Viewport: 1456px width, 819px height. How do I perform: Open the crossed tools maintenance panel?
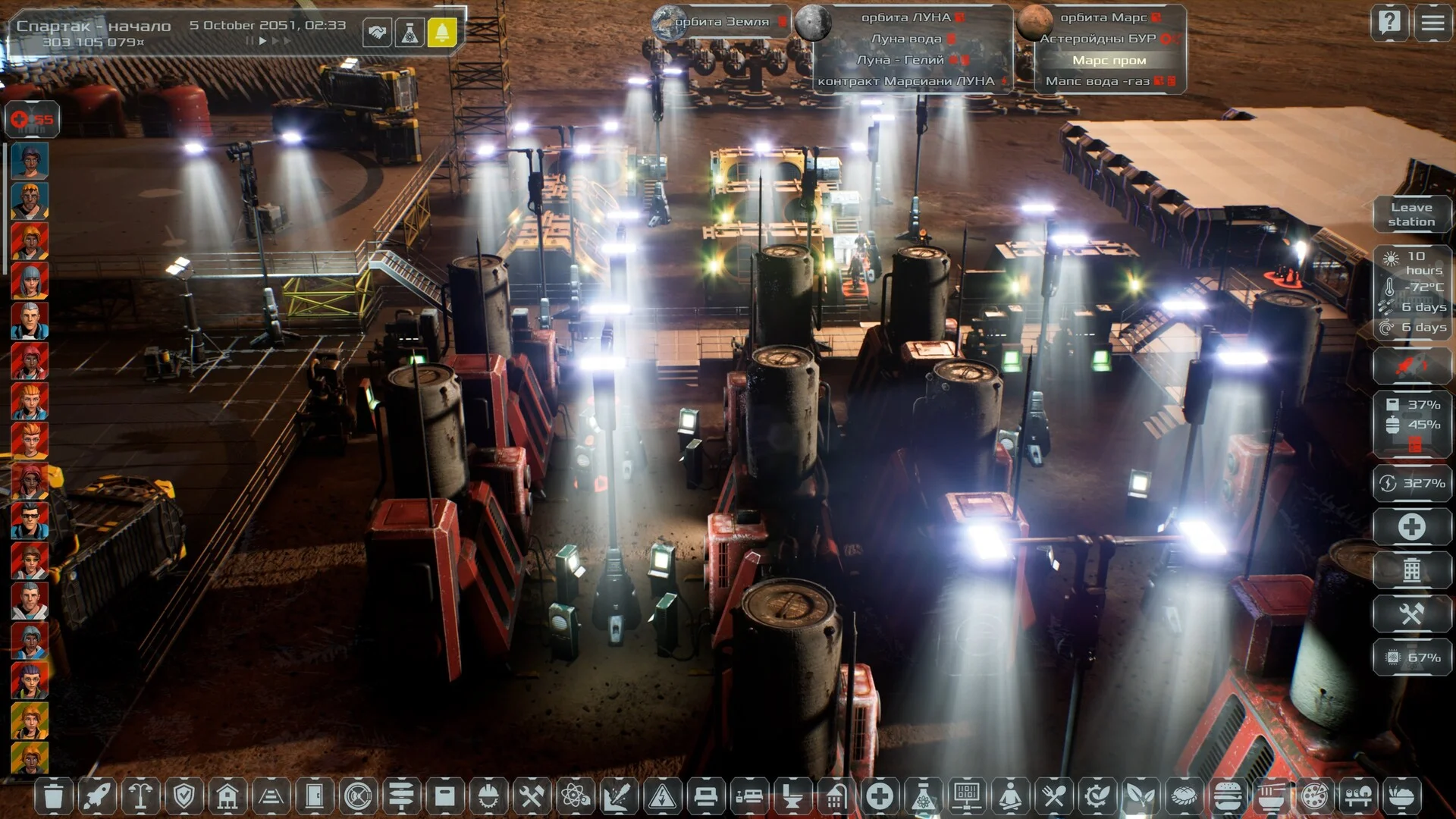[x=1411, y=613]
